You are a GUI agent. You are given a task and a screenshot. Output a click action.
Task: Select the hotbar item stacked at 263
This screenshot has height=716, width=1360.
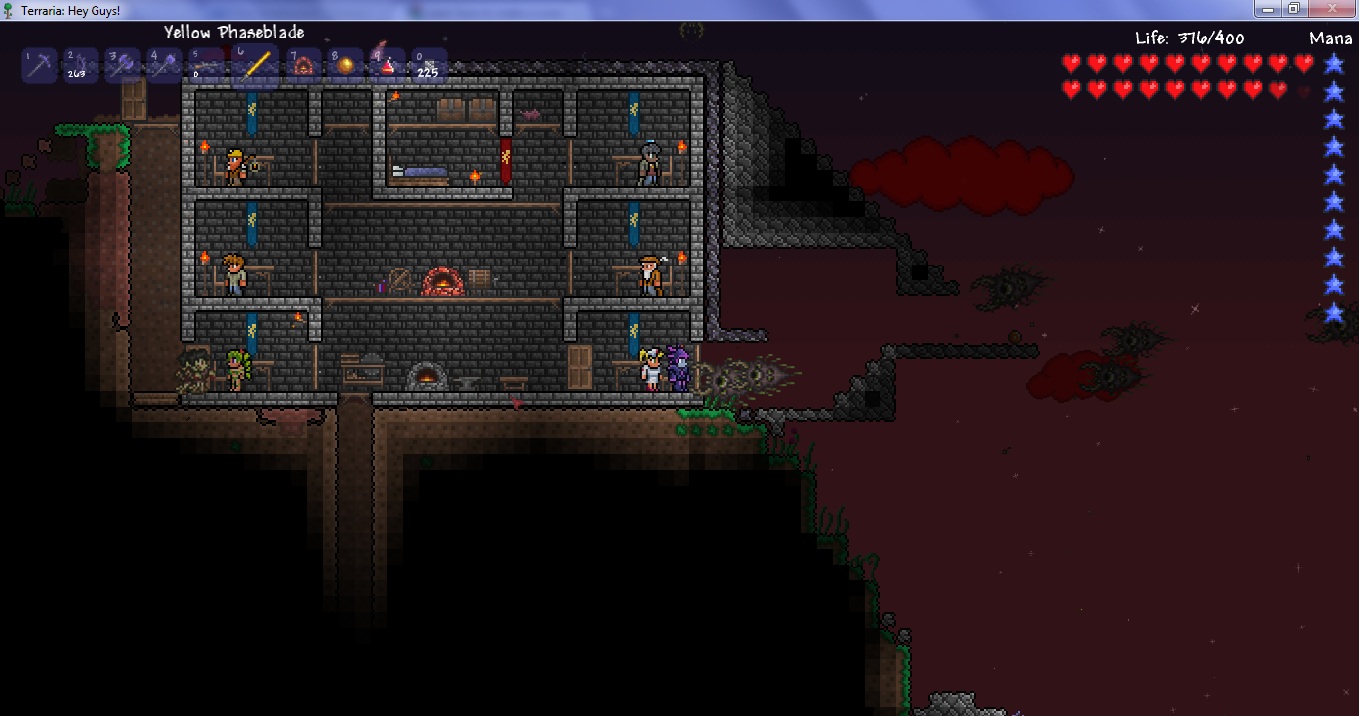81,66
